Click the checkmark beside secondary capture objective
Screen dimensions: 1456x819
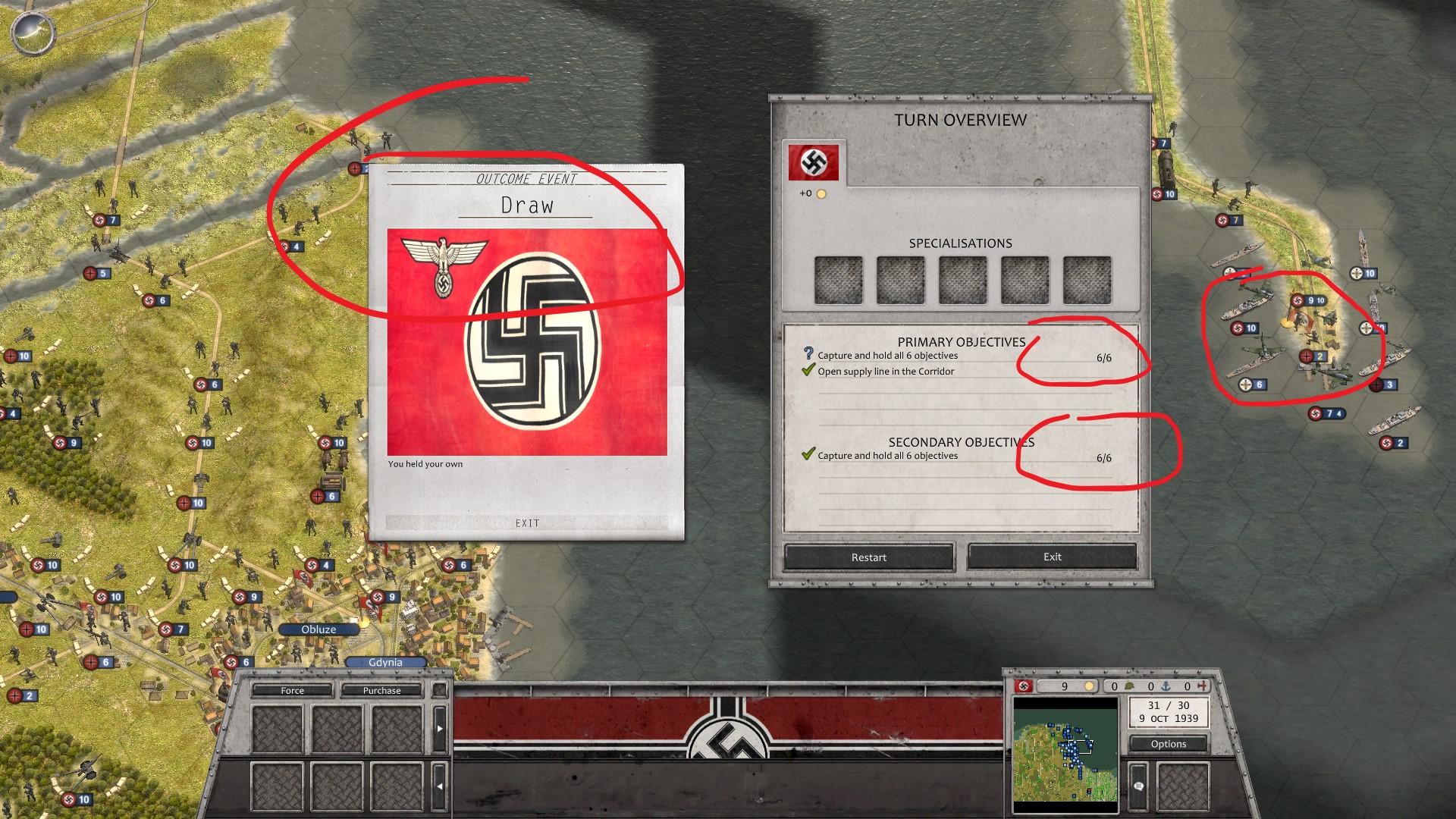point(808,455)
